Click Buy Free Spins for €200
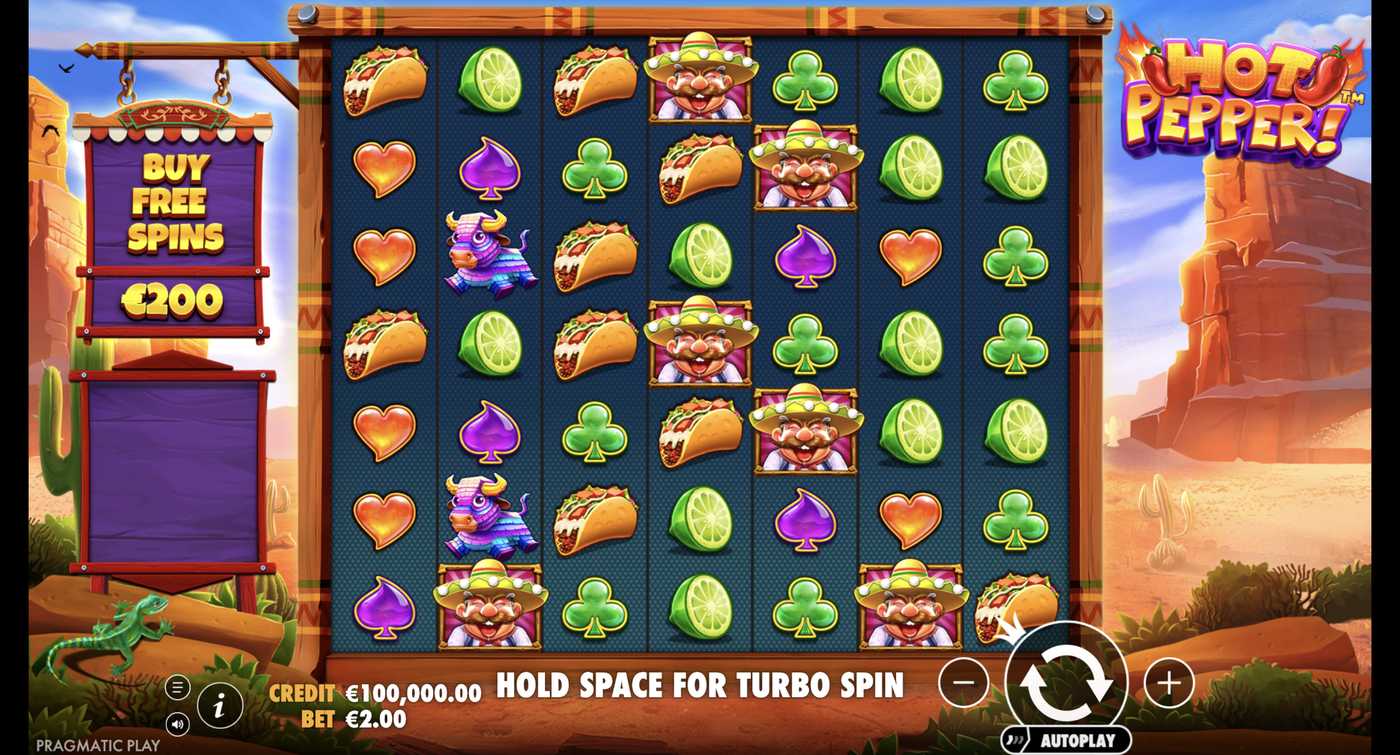This screenshot has width=1400, height=755. pos(175,230)
